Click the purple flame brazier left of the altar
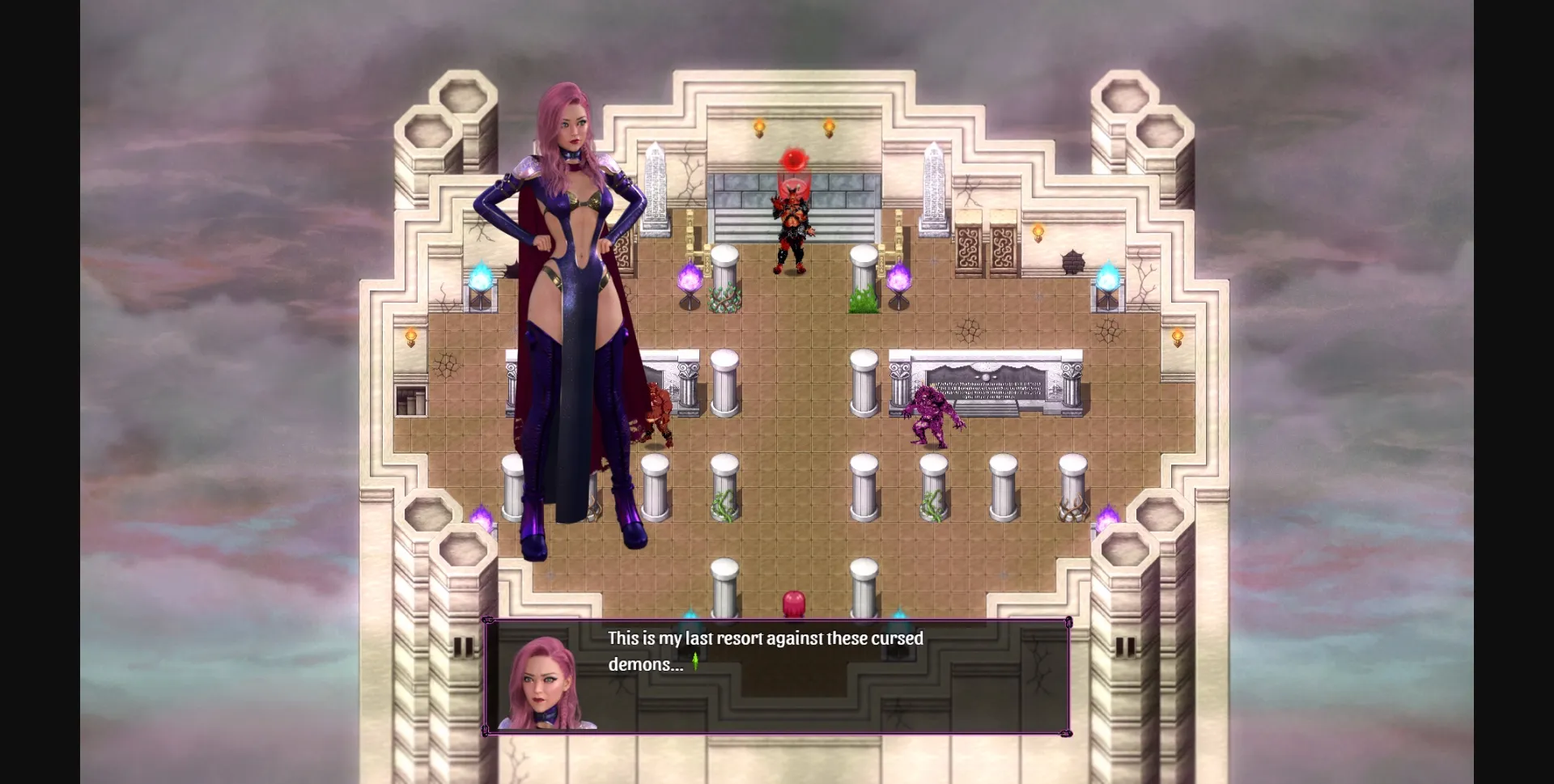 690,279
